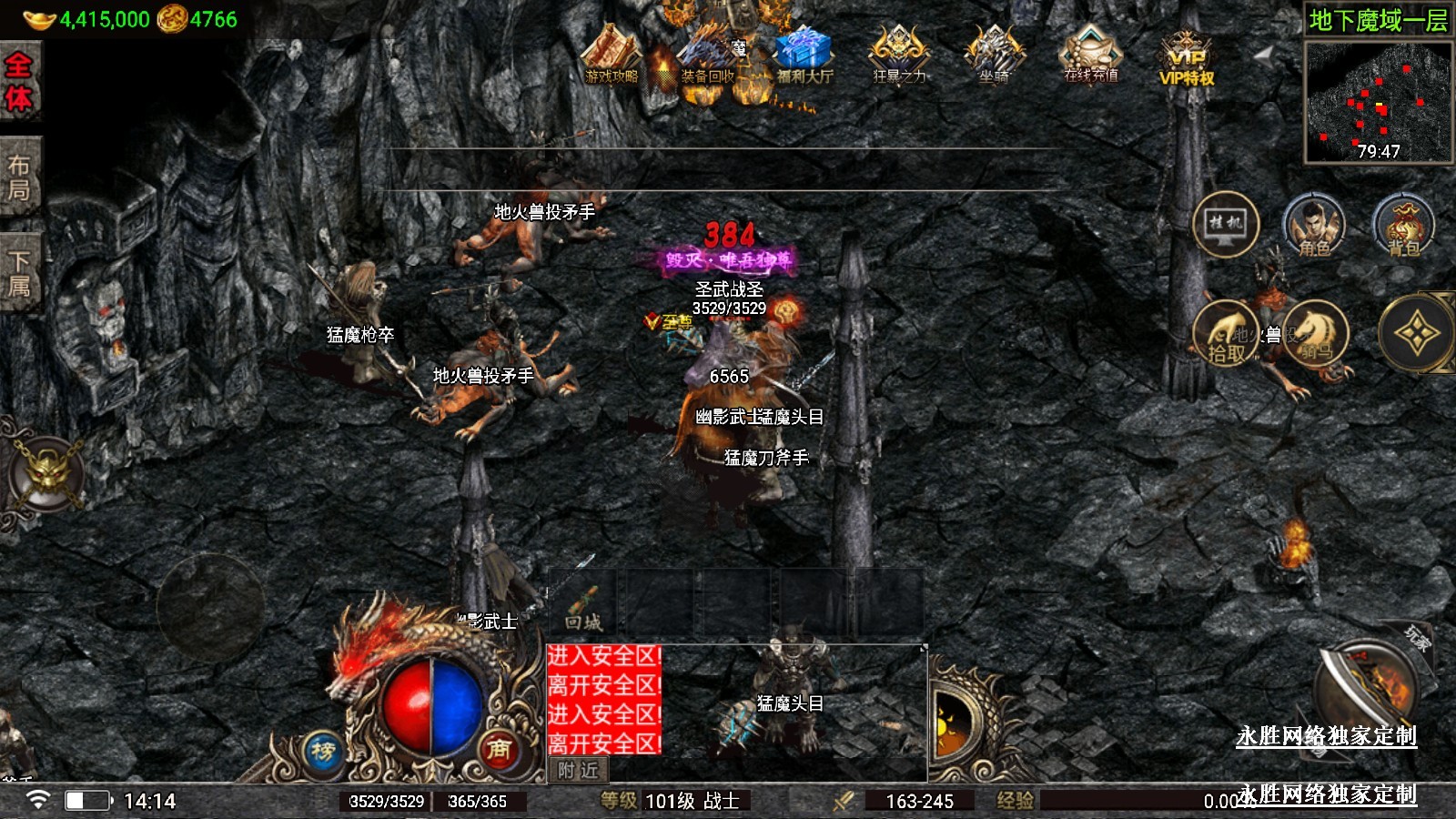Switch to the 布局 layout tab
Viewport: 1456px width, 819px height.
(19, 177)
